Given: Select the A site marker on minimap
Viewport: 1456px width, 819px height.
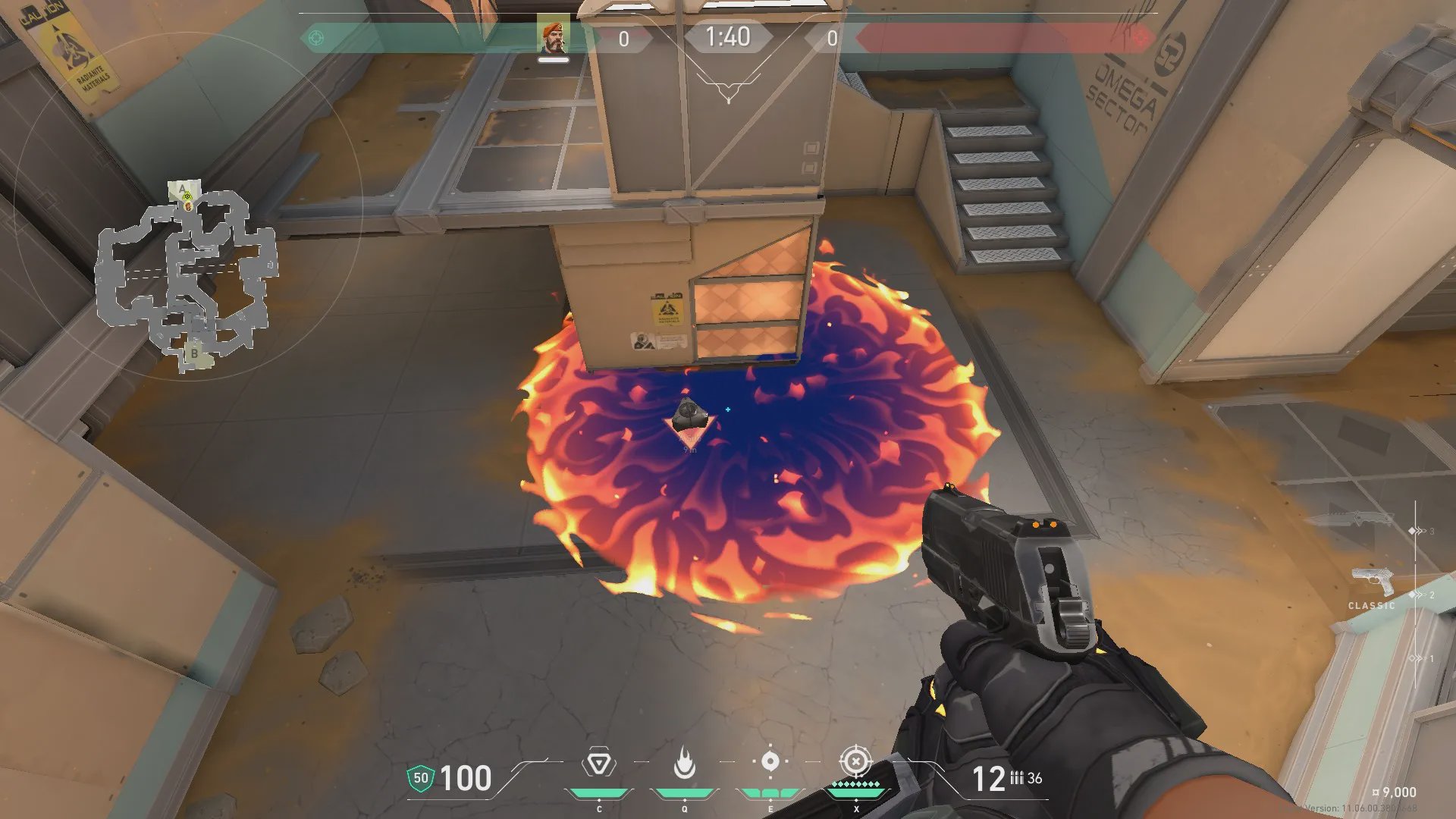Looking at the screenshot, I should coord(182,188).
